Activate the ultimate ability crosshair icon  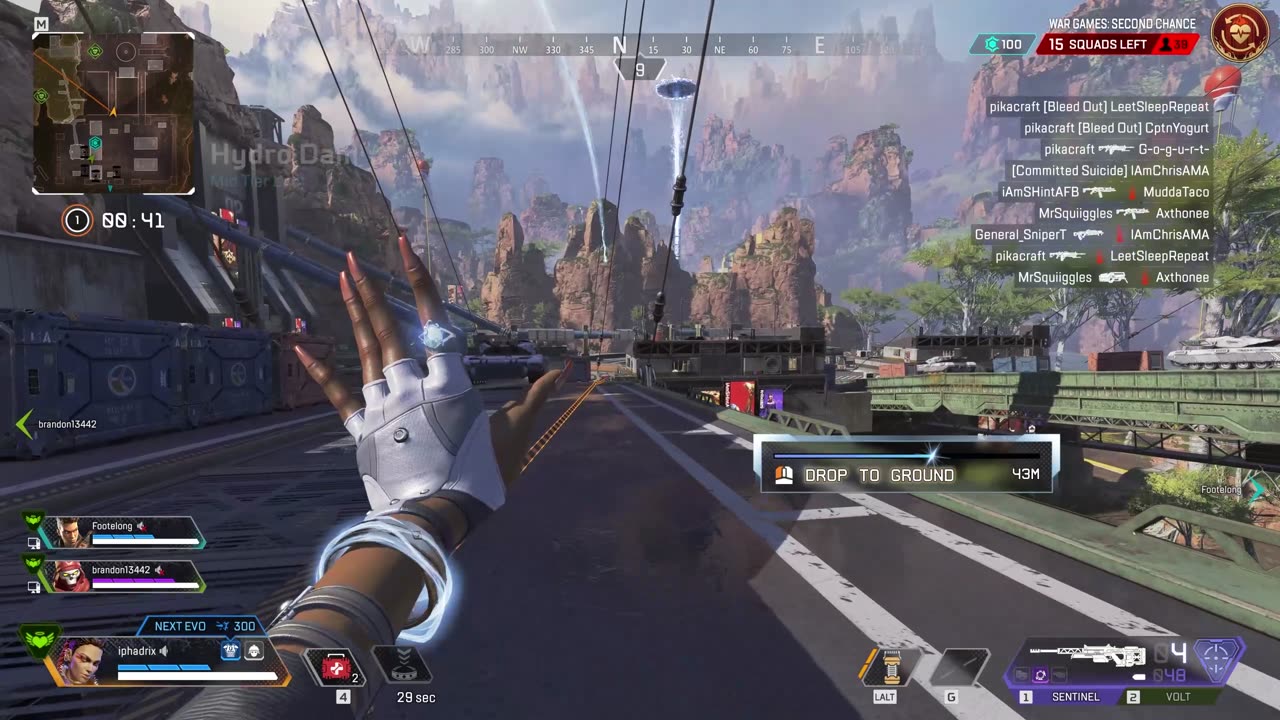point(1217,661)
